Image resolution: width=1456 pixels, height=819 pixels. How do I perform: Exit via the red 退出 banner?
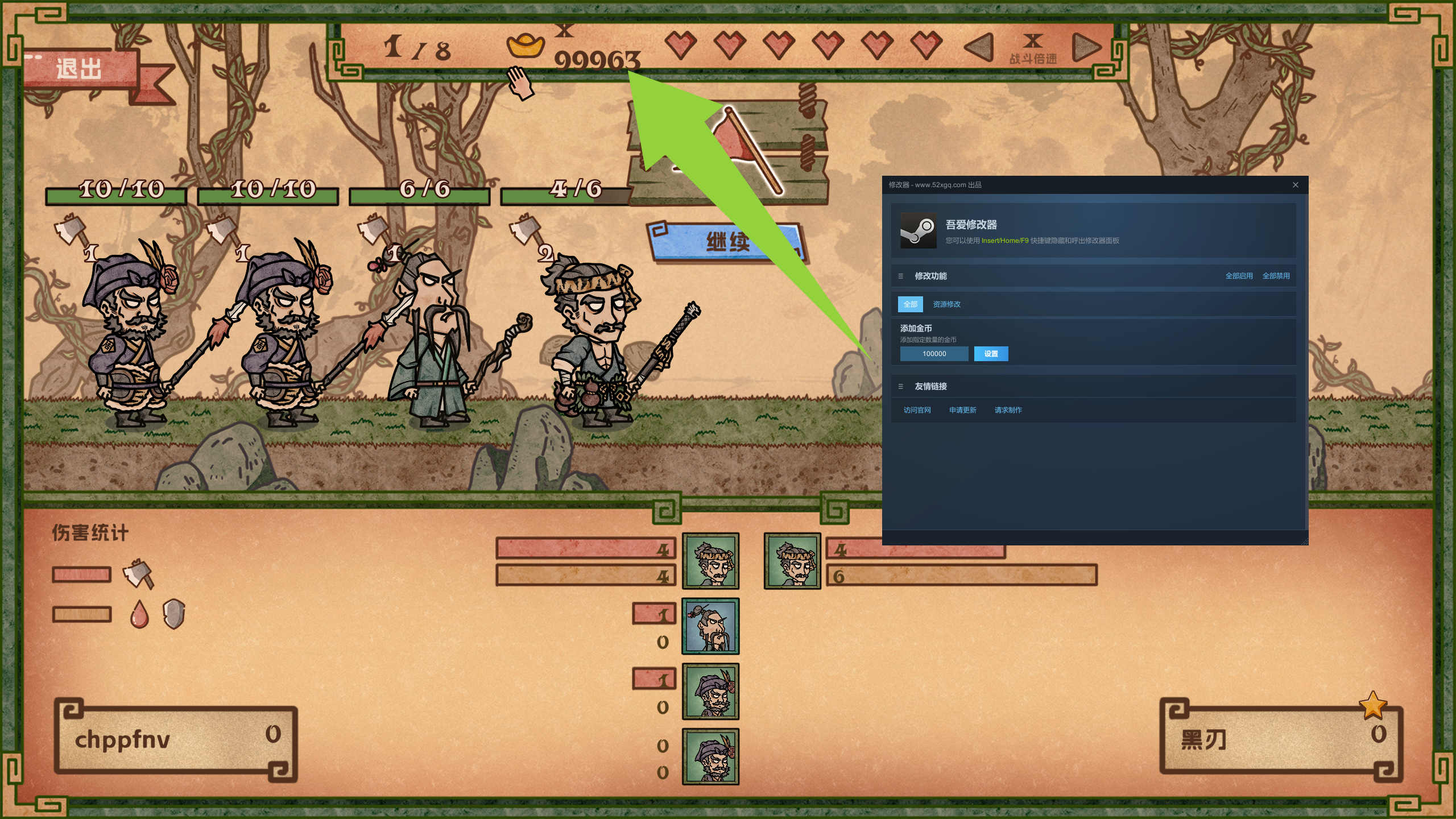coord(80,69)
